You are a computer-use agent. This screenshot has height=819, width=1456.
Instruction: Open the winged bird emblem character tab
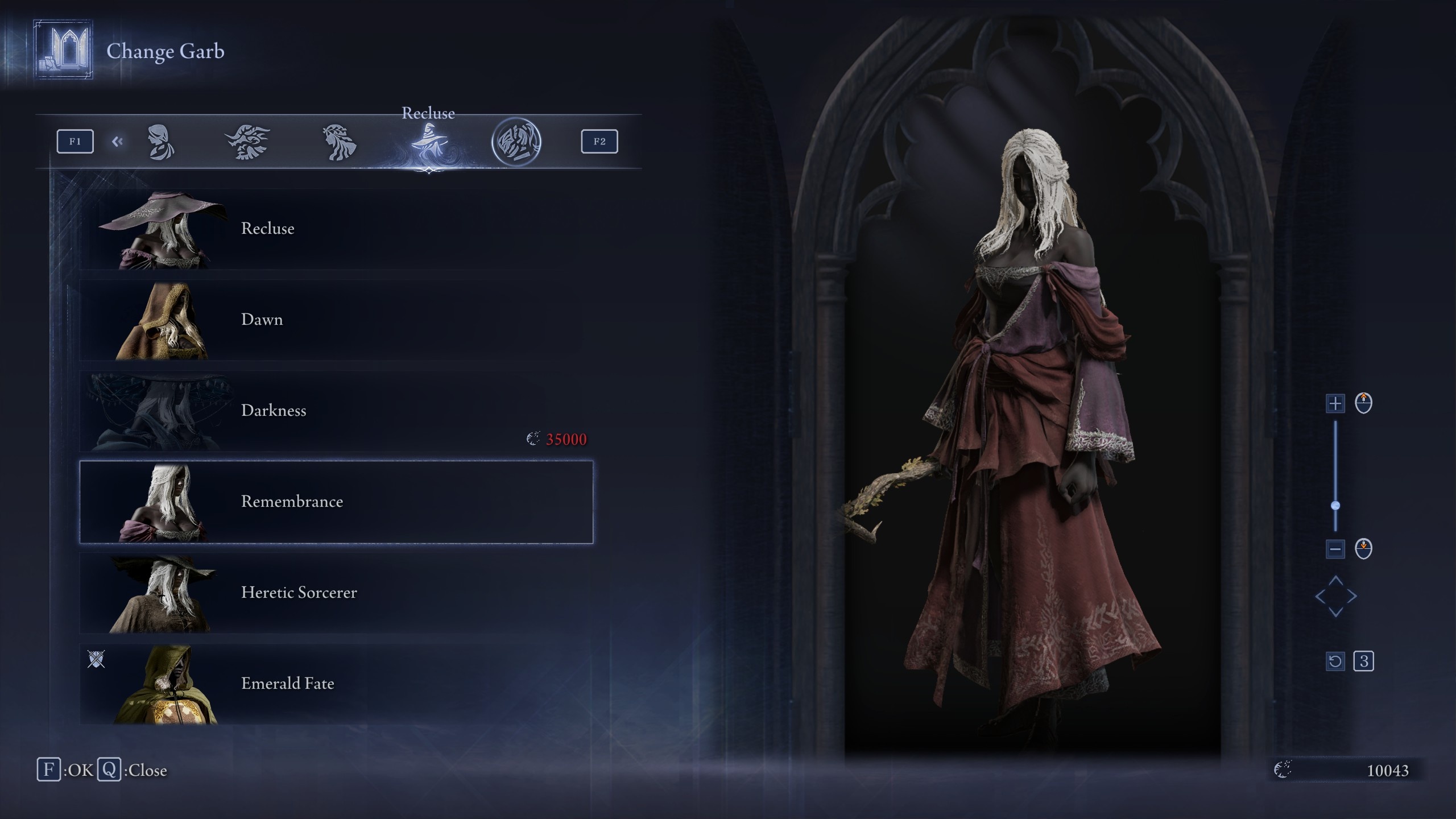[247, 142]
